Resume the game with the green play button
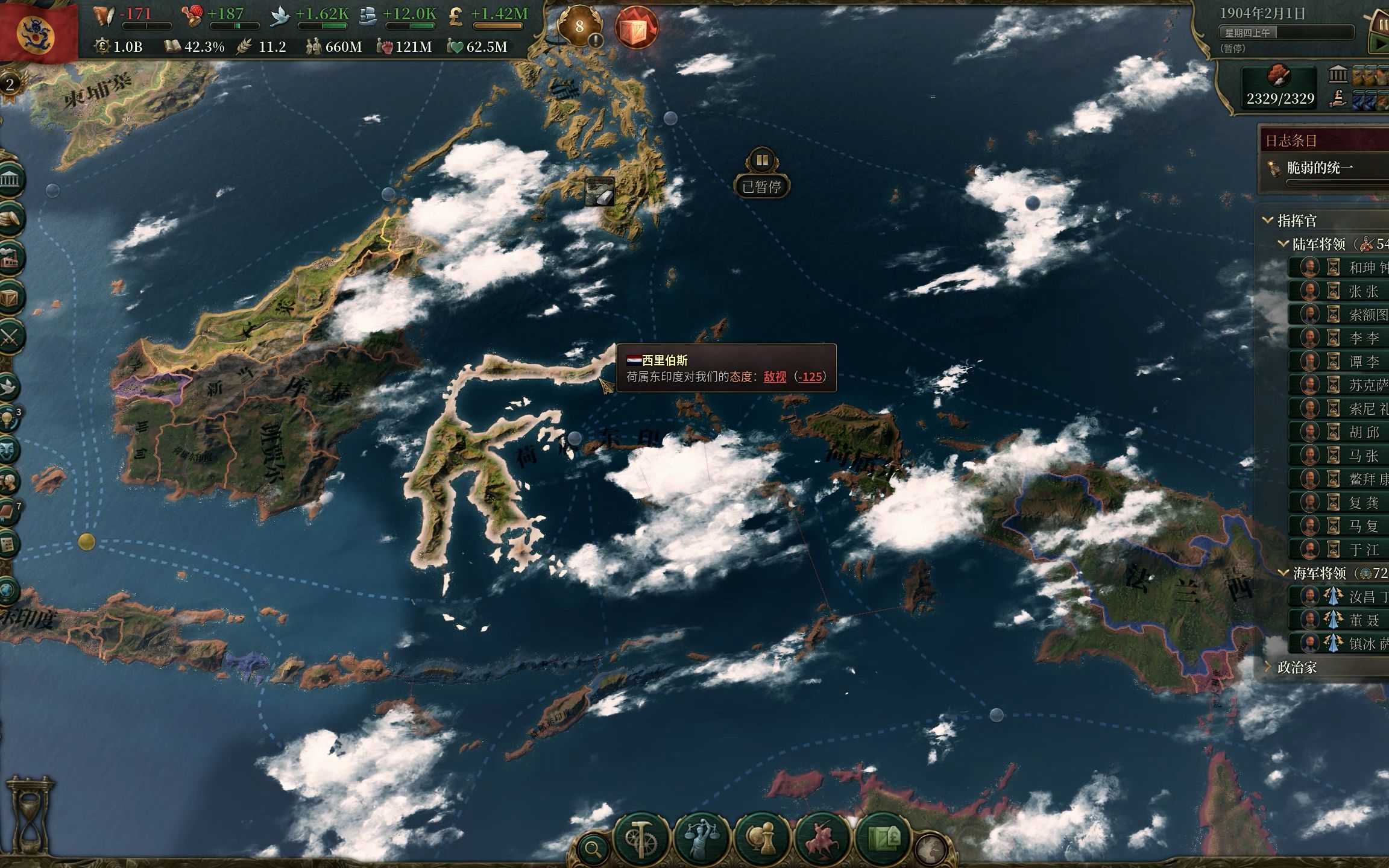The image size is (1389, 868). (1379, 43)
